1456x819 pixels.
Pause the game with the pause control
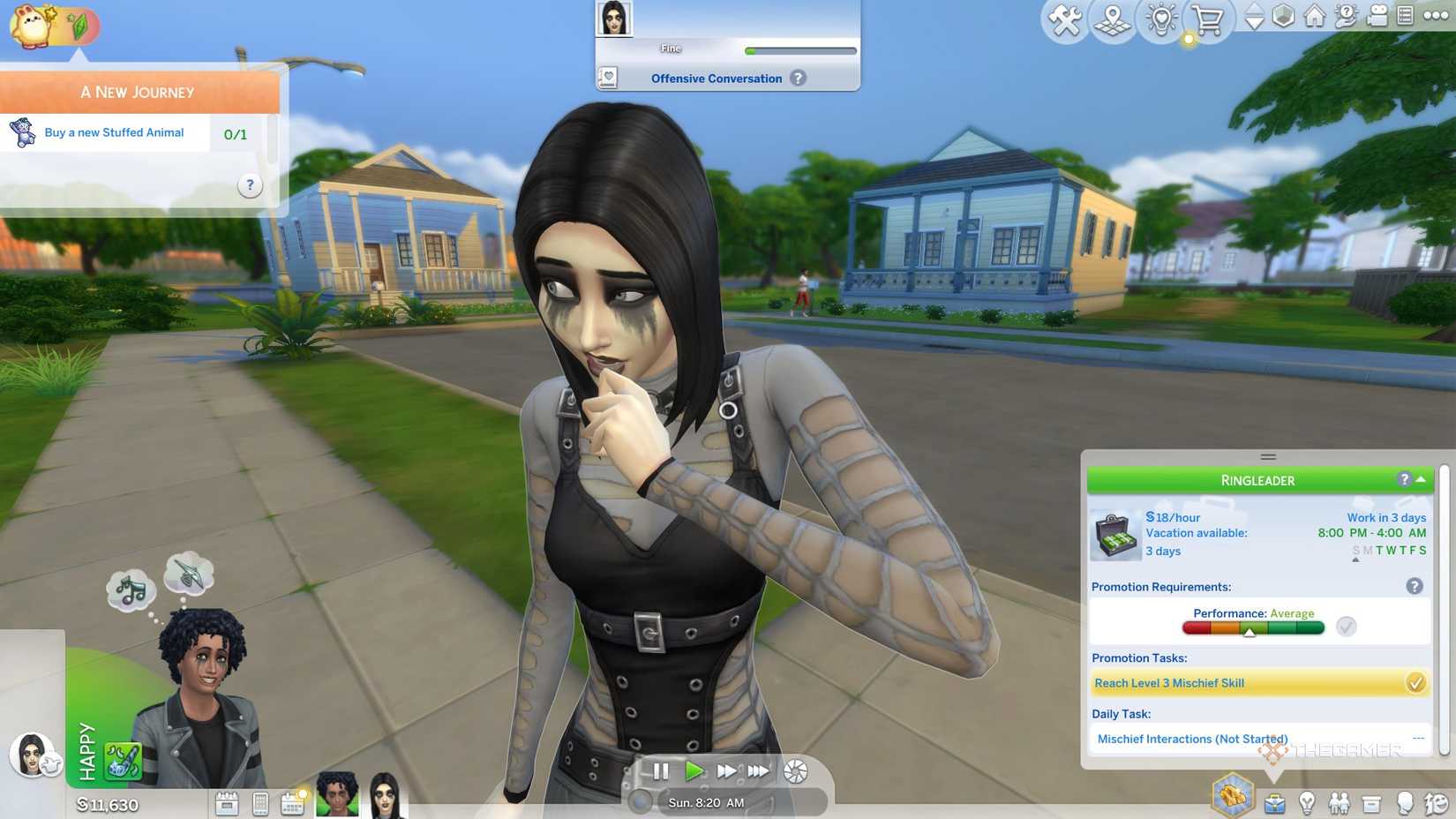662,770
